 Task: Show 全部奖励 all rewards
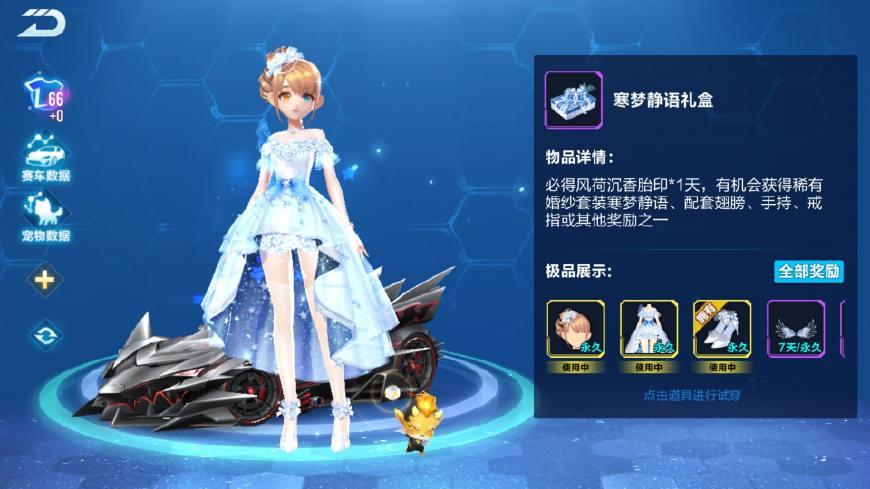(x=808, y=271)
